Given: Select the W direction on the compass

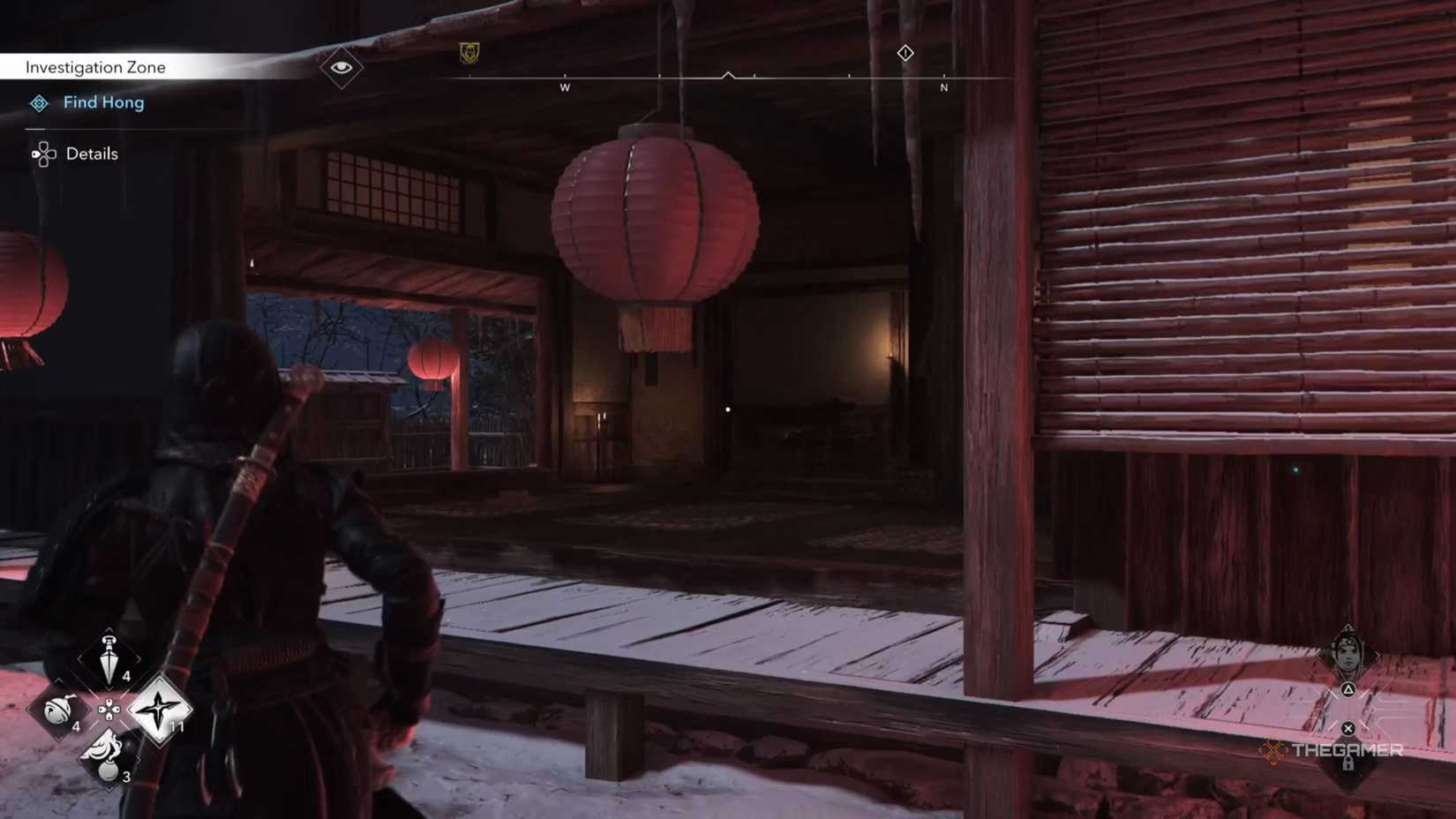Looking at the screenshot, I should (x=566, y=89).
